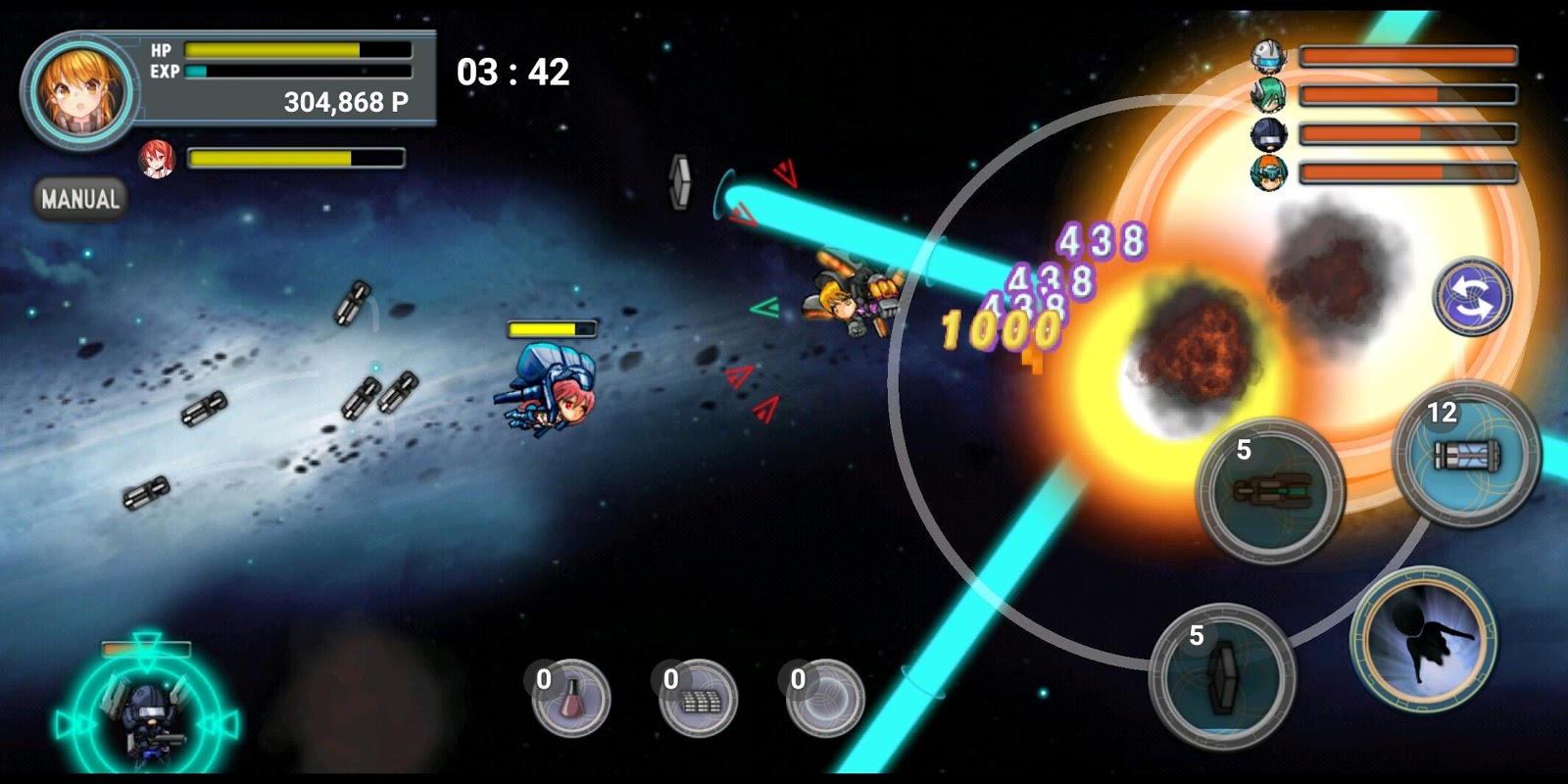Activate the skill with 12 count
Viewport: 1568px width, 784px height.
coord(1466,455)
